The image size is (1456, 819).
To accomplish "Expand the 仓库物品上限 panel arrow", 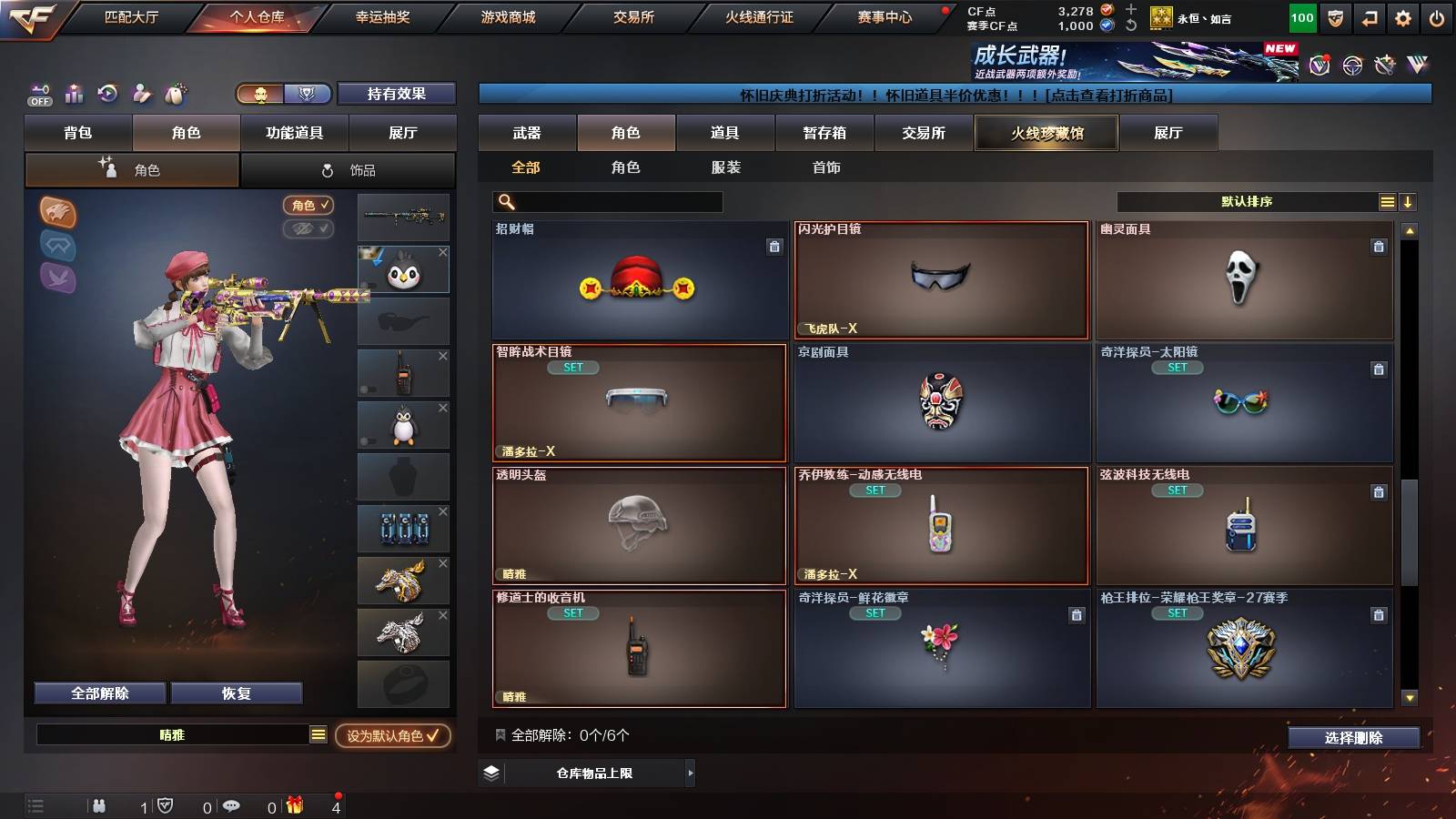I will pyautogui.click(x=692, y=773).
